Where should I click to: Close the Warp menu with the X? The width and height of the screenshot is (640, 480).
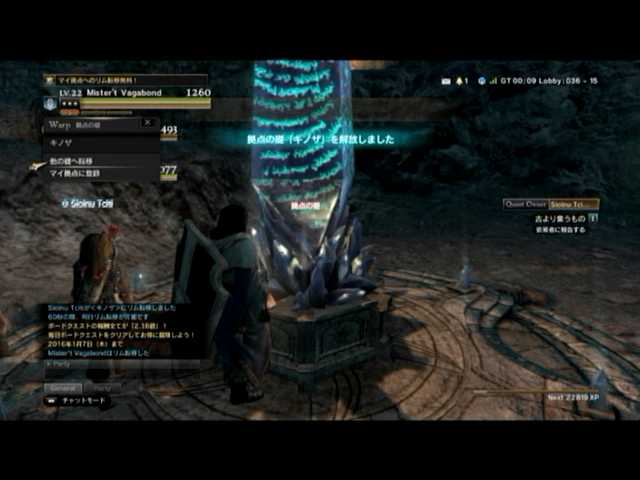[x=147, y=123]
